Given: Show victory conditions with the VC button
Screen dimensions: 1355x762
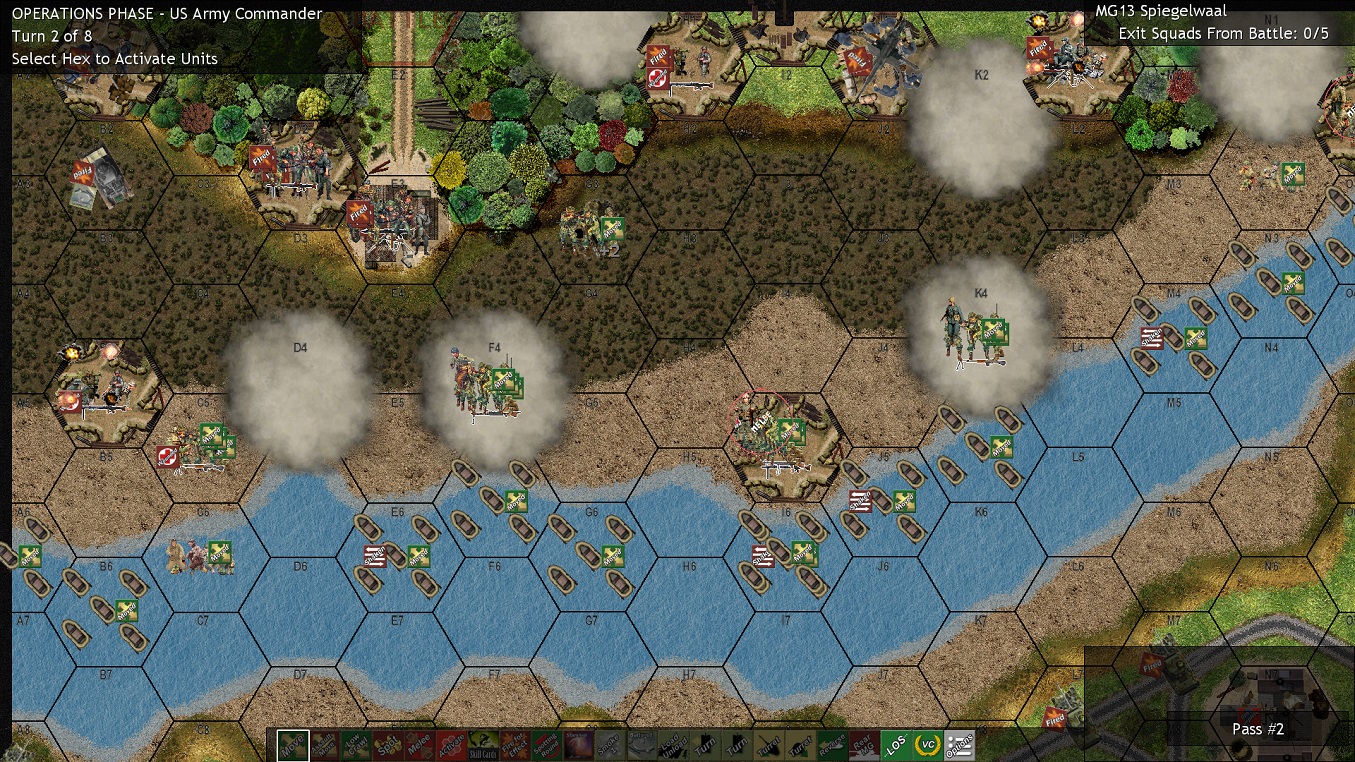Looking at the screenshot, I should (x=928, y=745).
